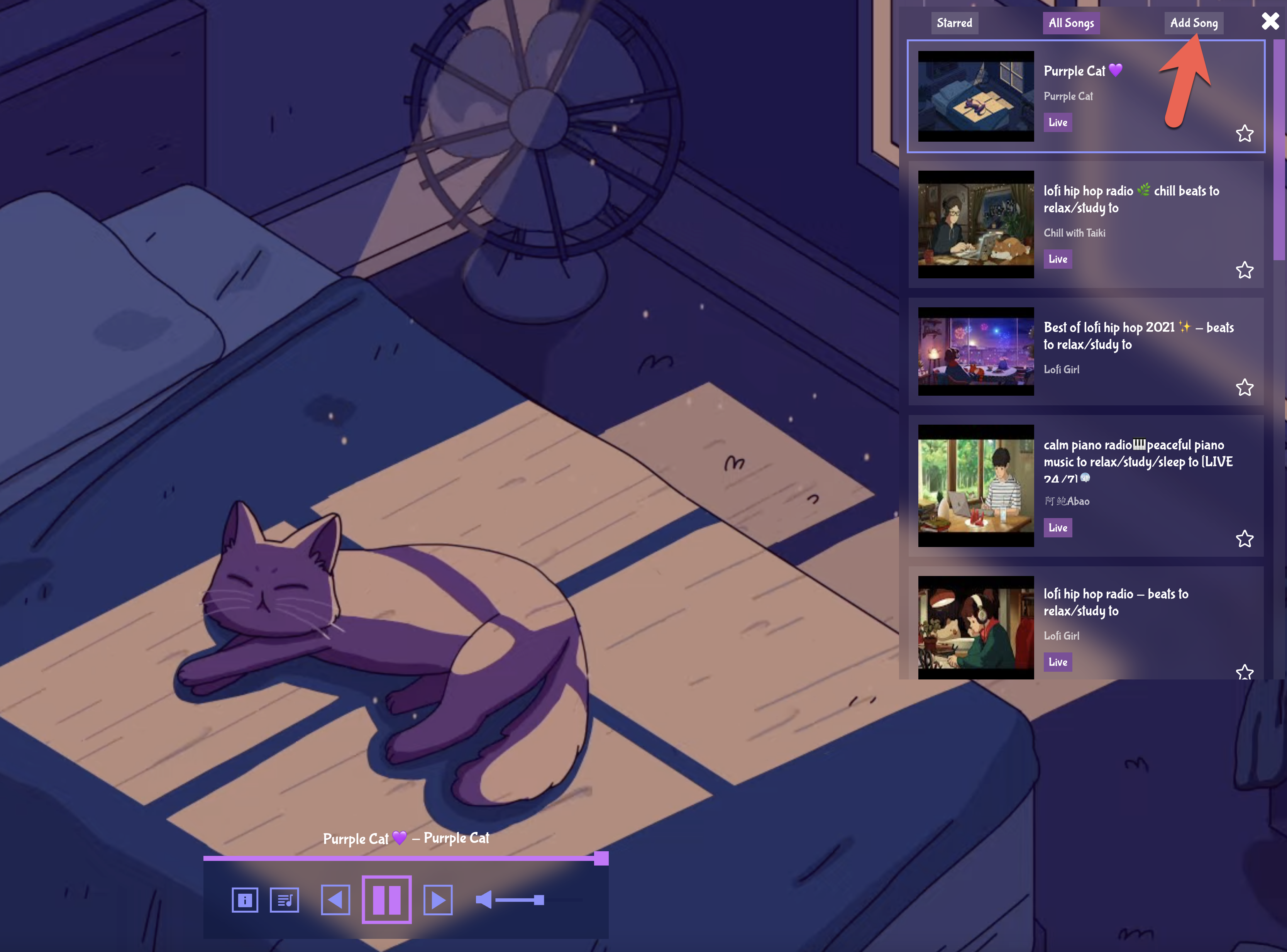Star the calm piano radio song

(1245, 539)
